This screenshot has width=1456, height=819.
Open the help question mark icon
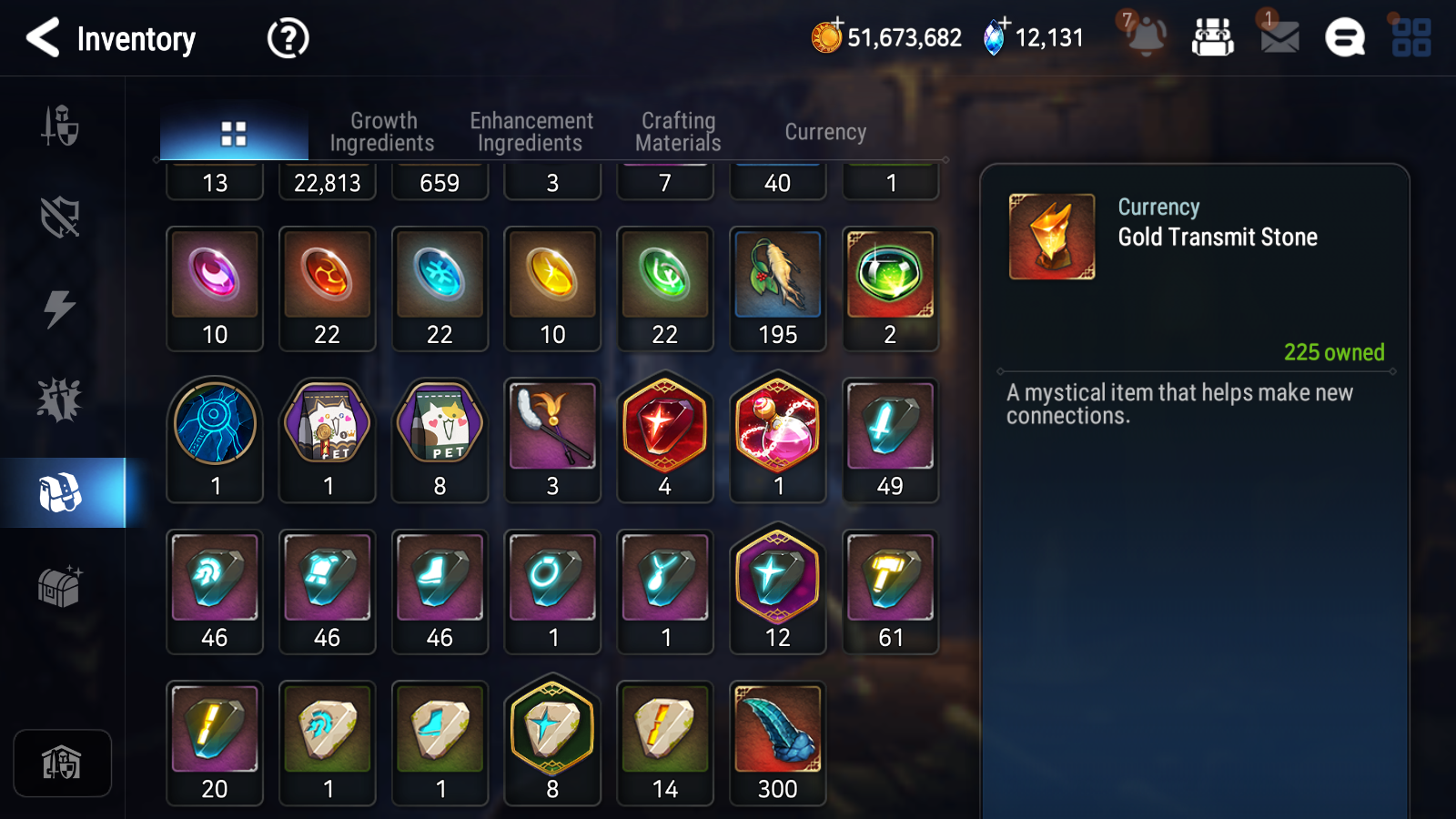(288, 38)
